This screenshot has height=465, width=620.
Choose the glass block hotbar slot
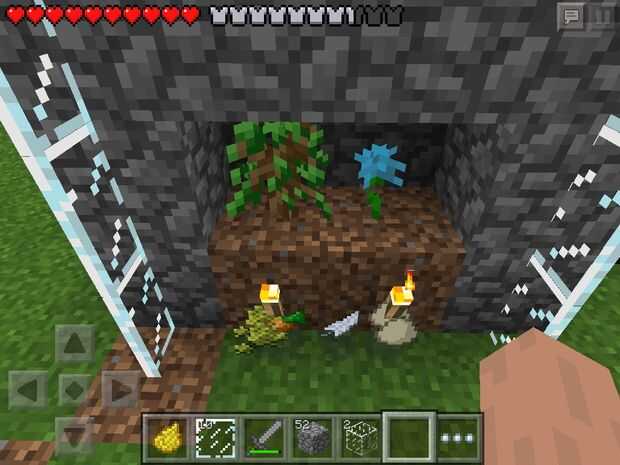(x=358, y=438)
